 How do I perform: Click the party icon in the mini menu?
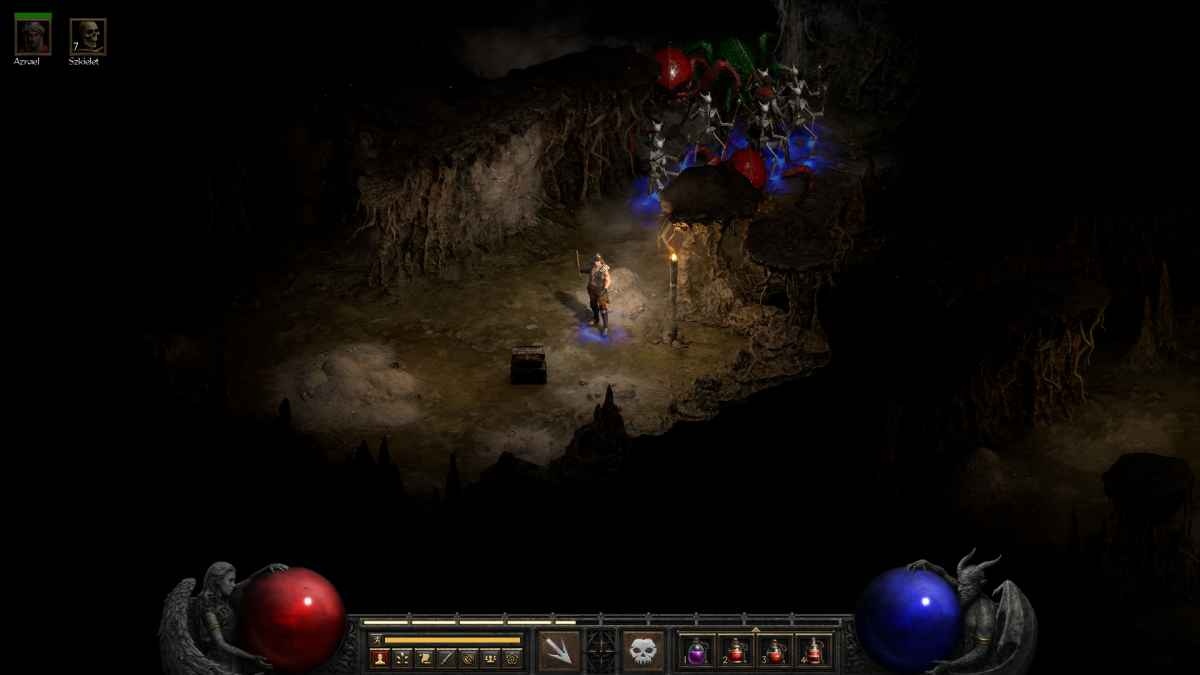click(x=490, y=658)
